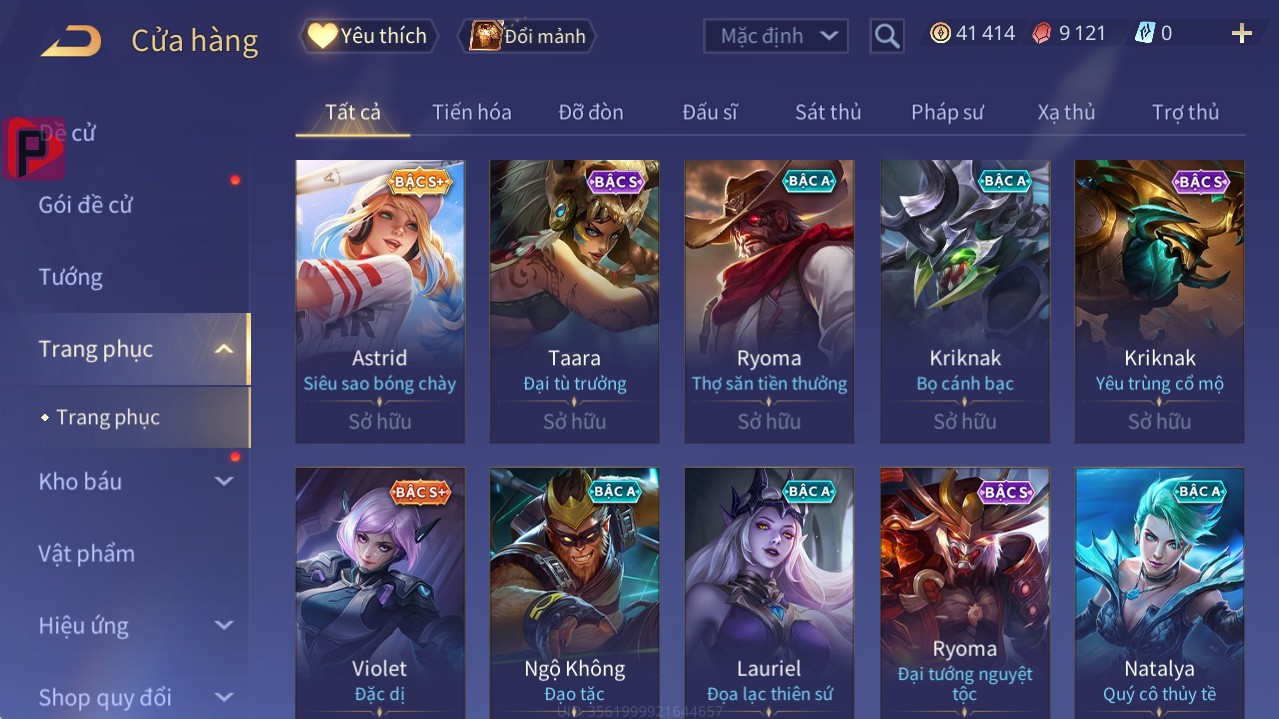Open the Tướng shop section
Screen dimensions: 1279x719
coord(71,277)
